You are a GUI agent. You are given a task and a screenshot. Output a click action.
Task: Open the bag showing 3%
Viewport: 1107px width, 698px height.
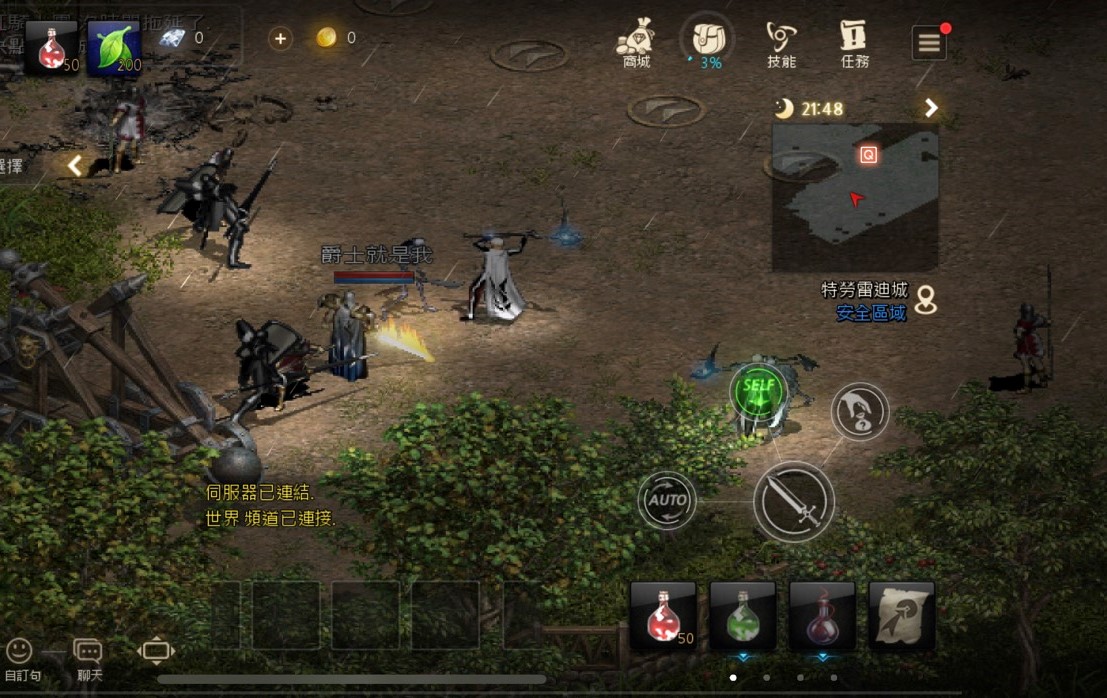pyautogui.click(x=708, y=42)
